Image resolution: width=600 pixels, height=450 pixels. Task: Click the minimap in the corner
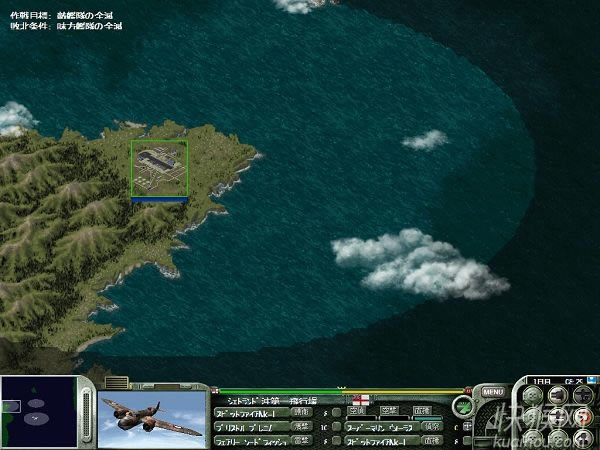[x=38, y=412]
